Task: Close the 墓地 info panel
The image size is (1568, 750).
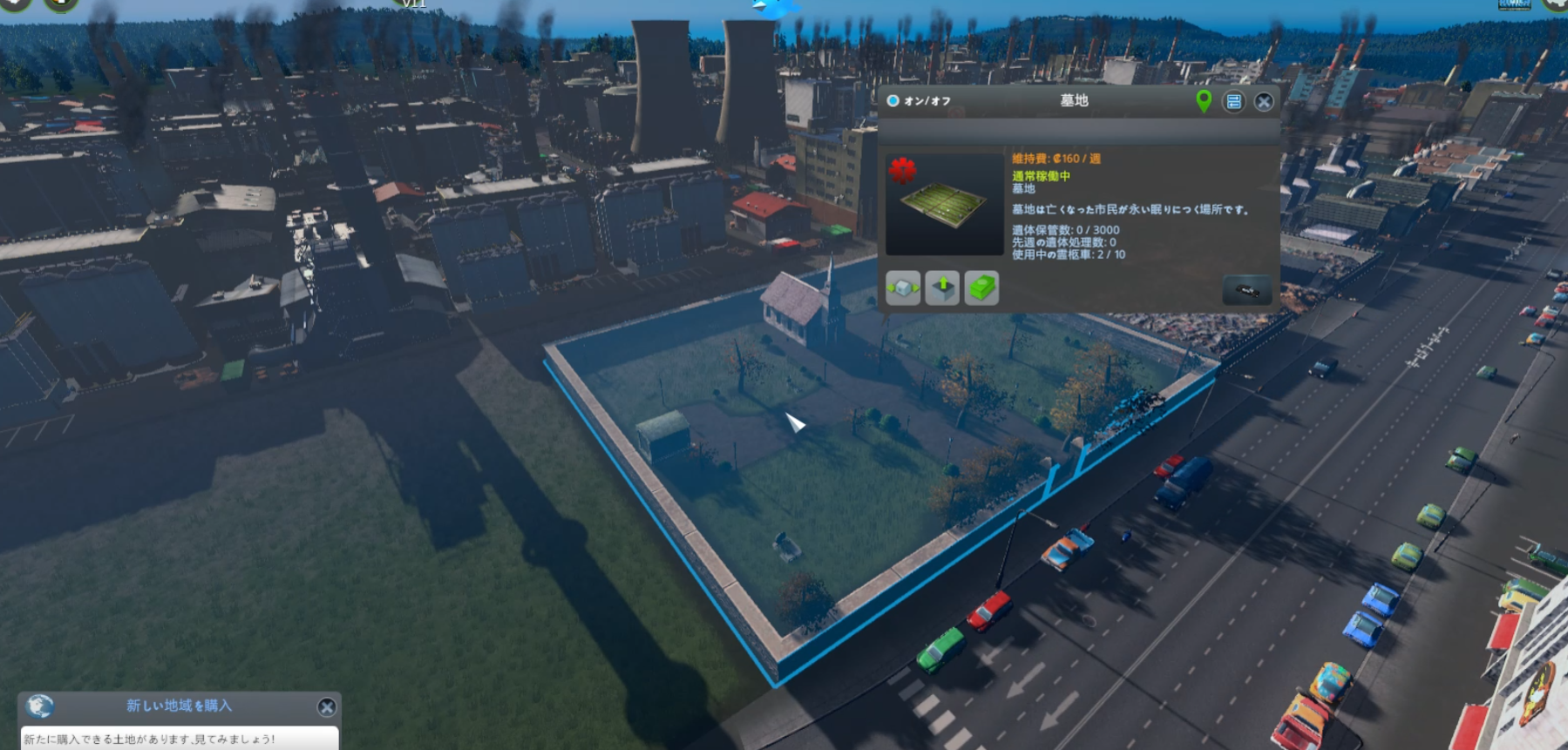Action: [1264, 102]
